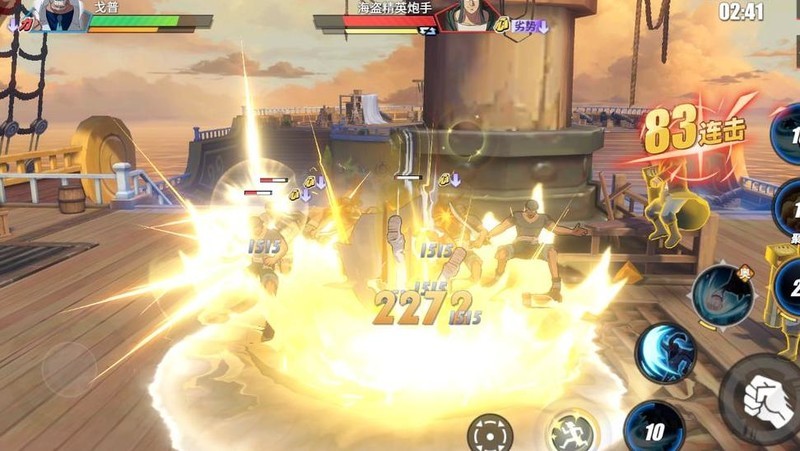Activate the blue crescent slash skill

[666, 354]
